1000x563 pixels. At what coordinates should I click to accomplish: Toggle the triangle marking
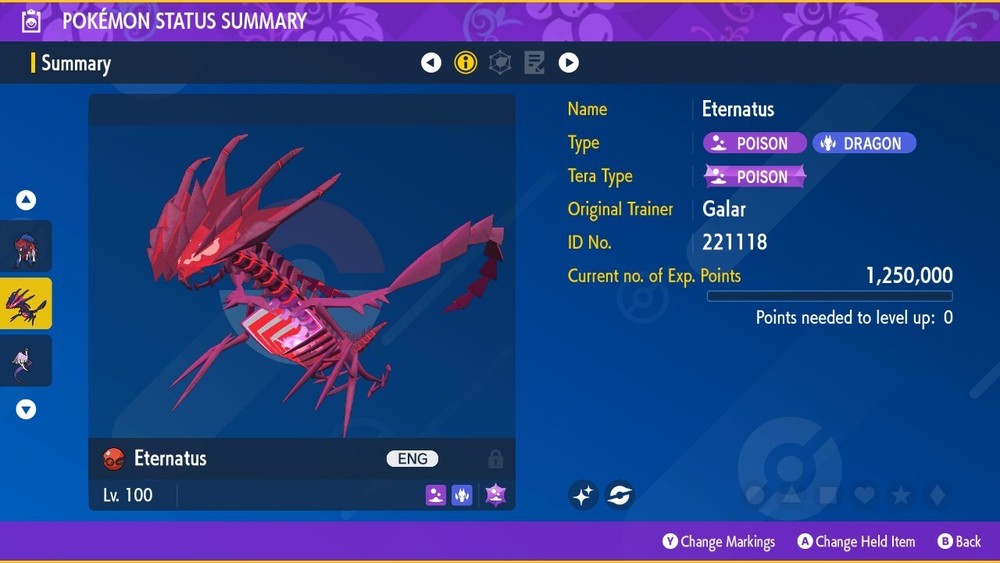coord(792,495)
